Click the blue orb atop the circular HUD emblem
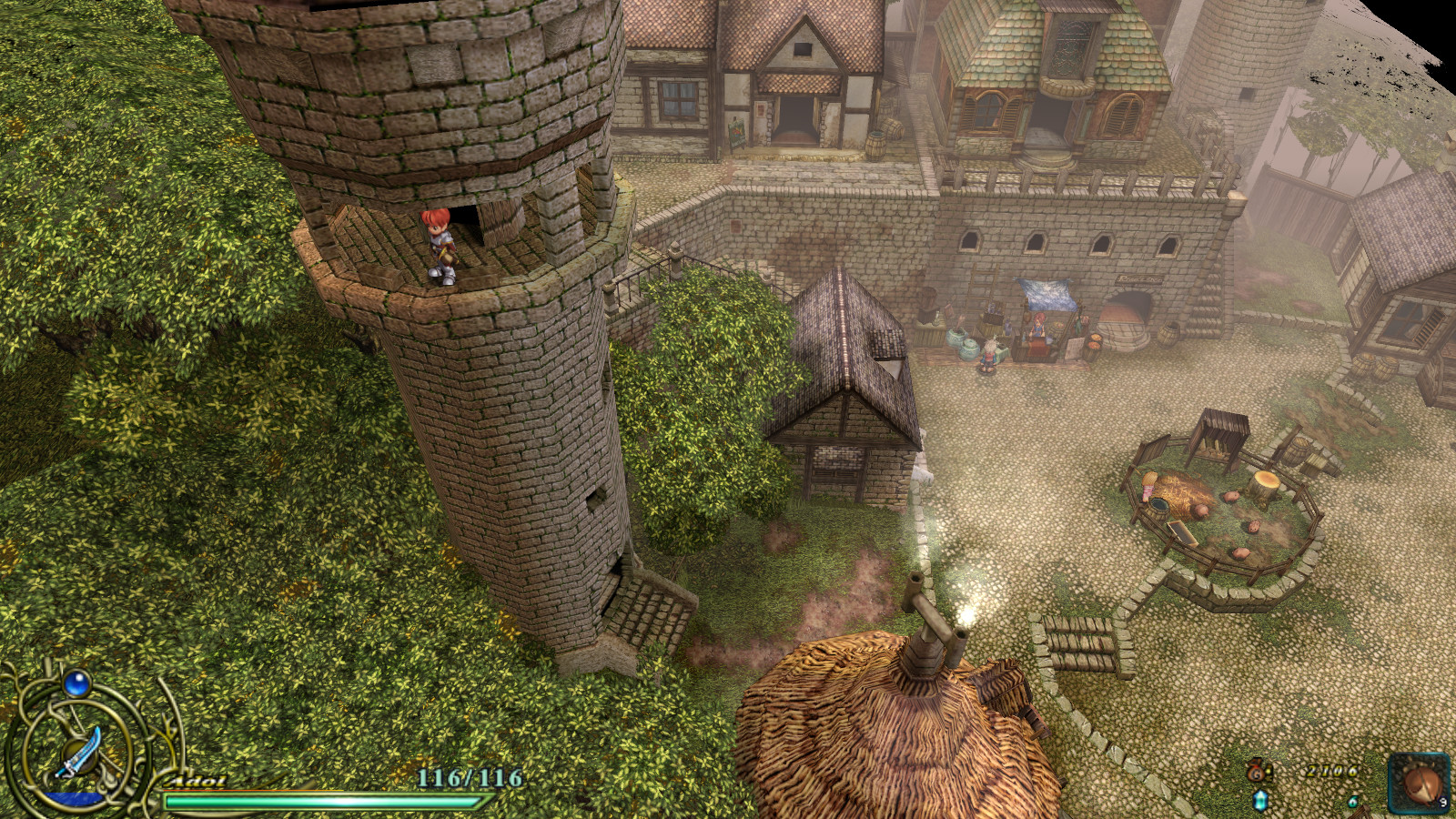This screenshot has height=819, width=1456. click(x=76, y=684)
